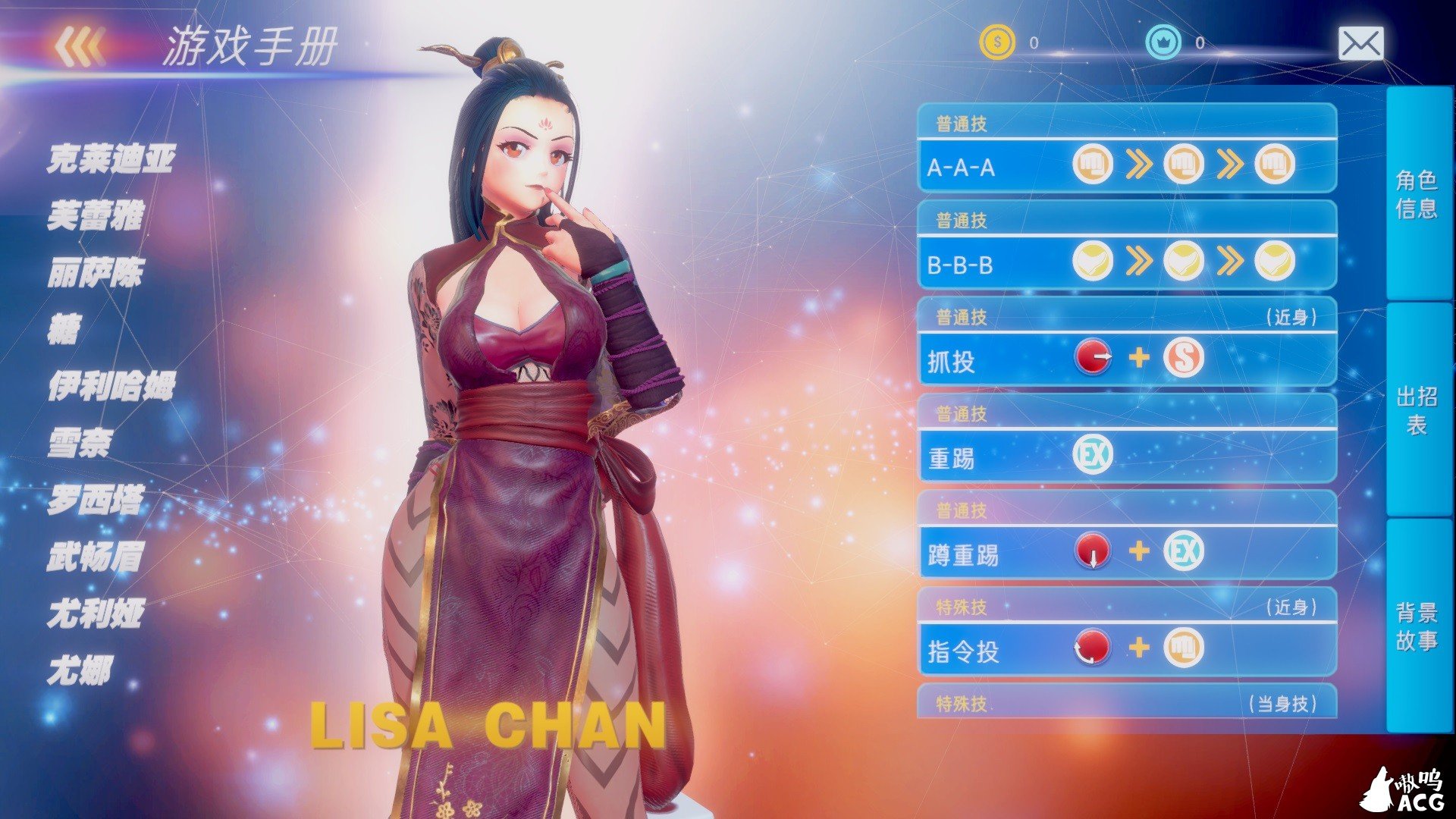Select 芙蕾雅 in the character list
This screenshot has height=819, width=1456.
99,216
